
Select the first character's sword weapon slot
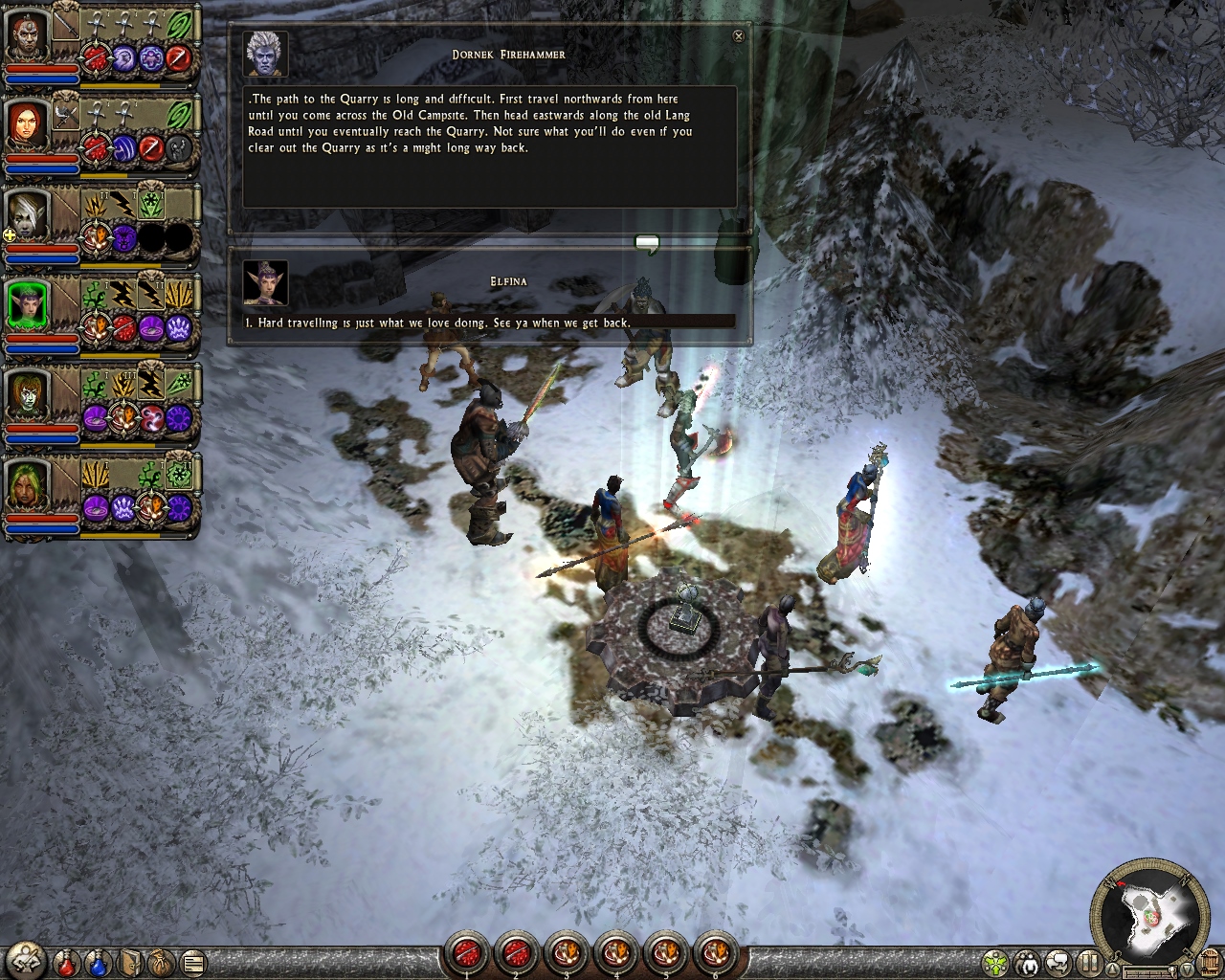click(66, 26)
